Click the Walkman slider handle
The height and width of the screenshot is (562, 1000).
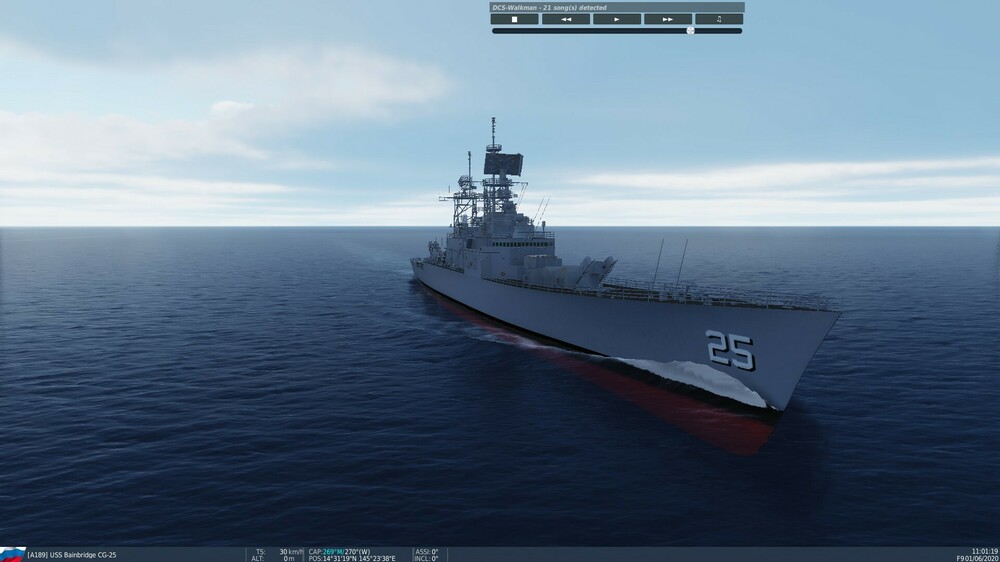click(690, 31)
